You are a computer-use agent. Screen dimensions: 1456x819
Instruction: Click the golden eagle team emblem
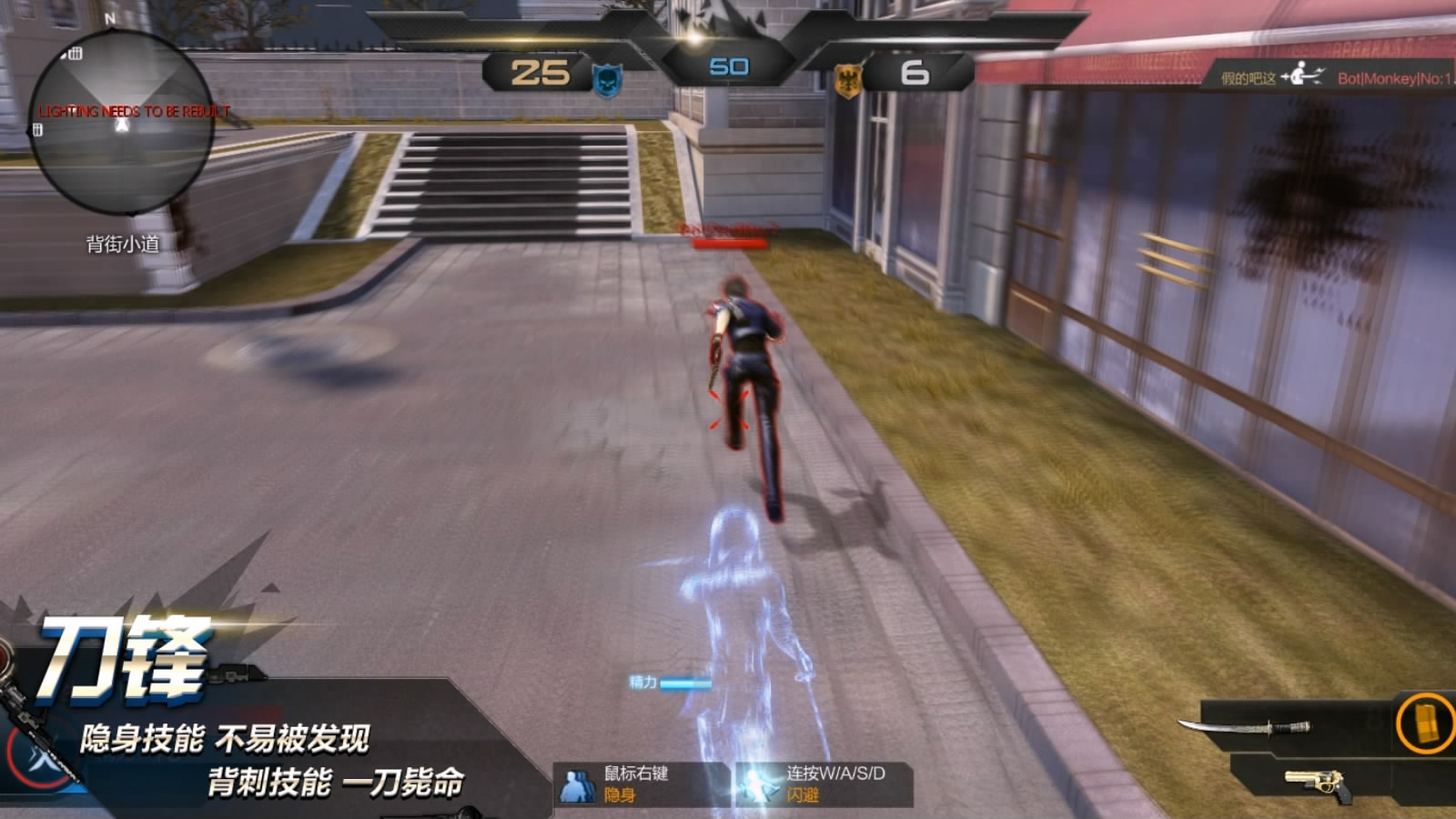(x=848, y=80)
